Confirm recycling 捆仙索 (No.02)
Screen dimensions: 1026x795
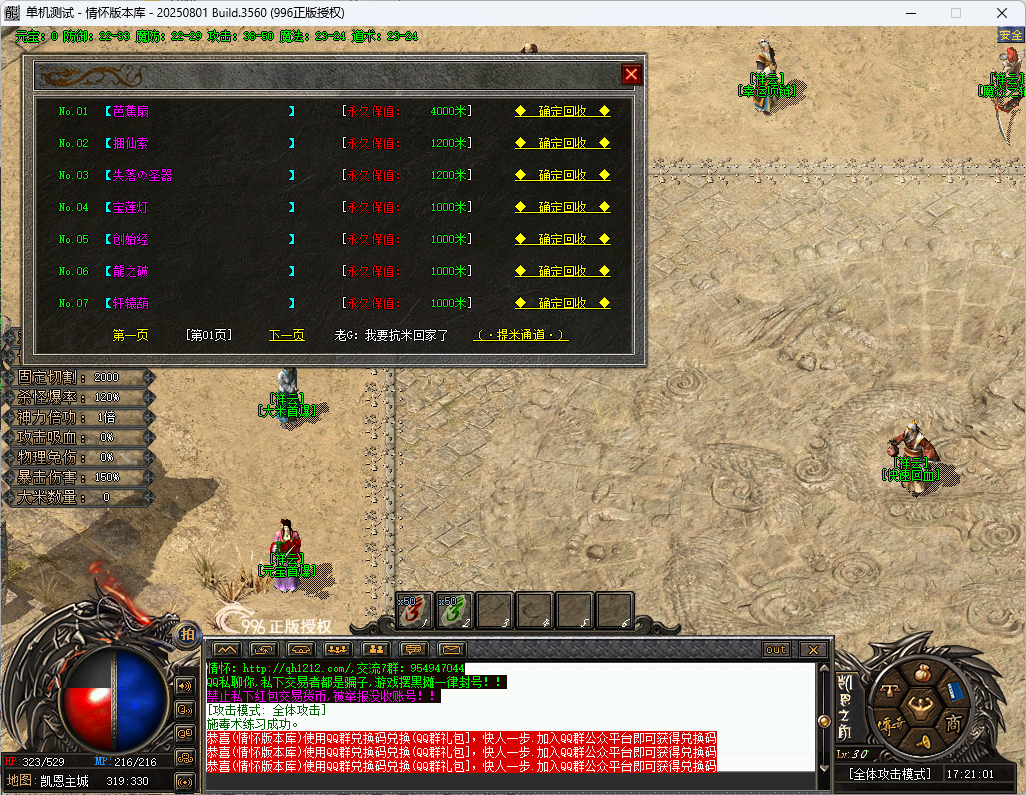(562, 143)
